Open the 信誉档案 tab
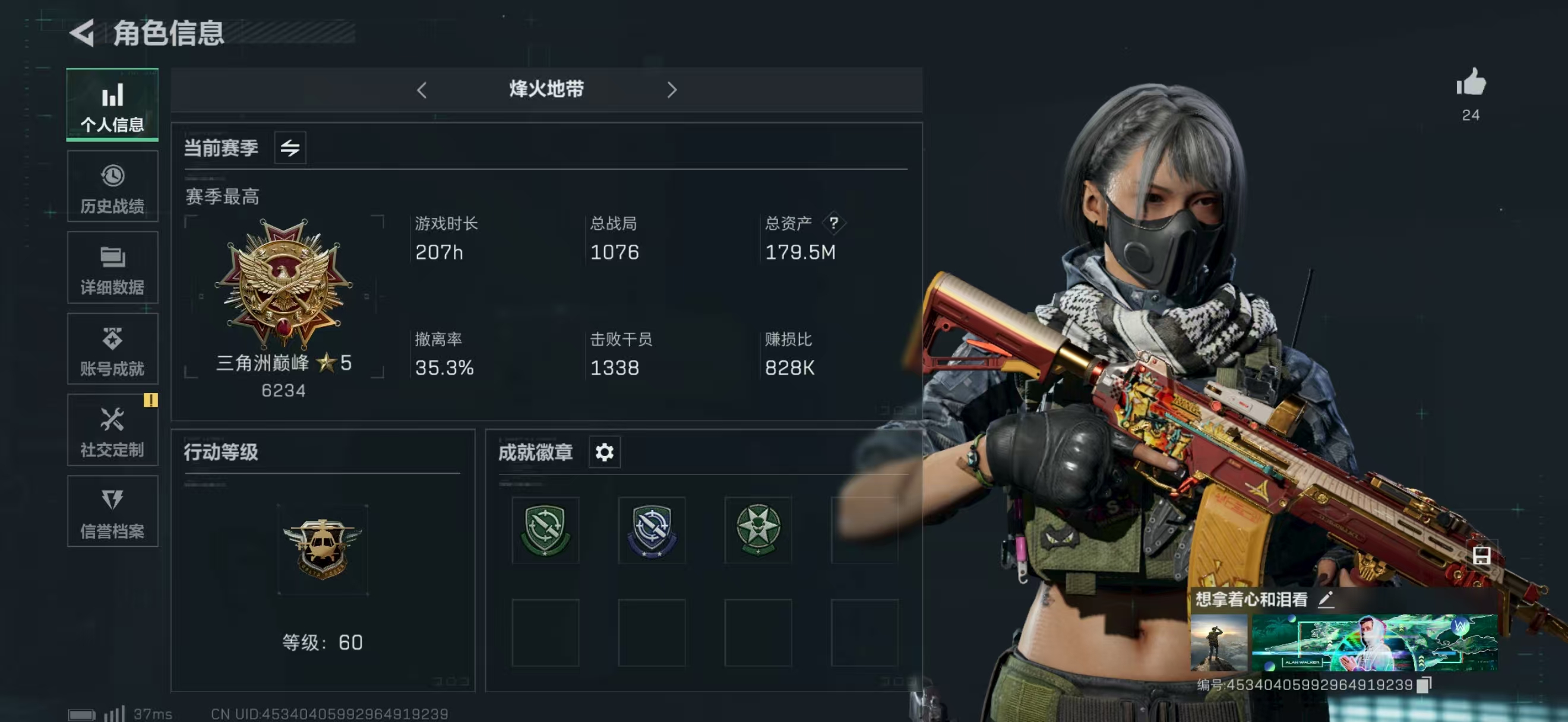Image resolution: width=1568 pixels, height=722 pixels. 113,512
